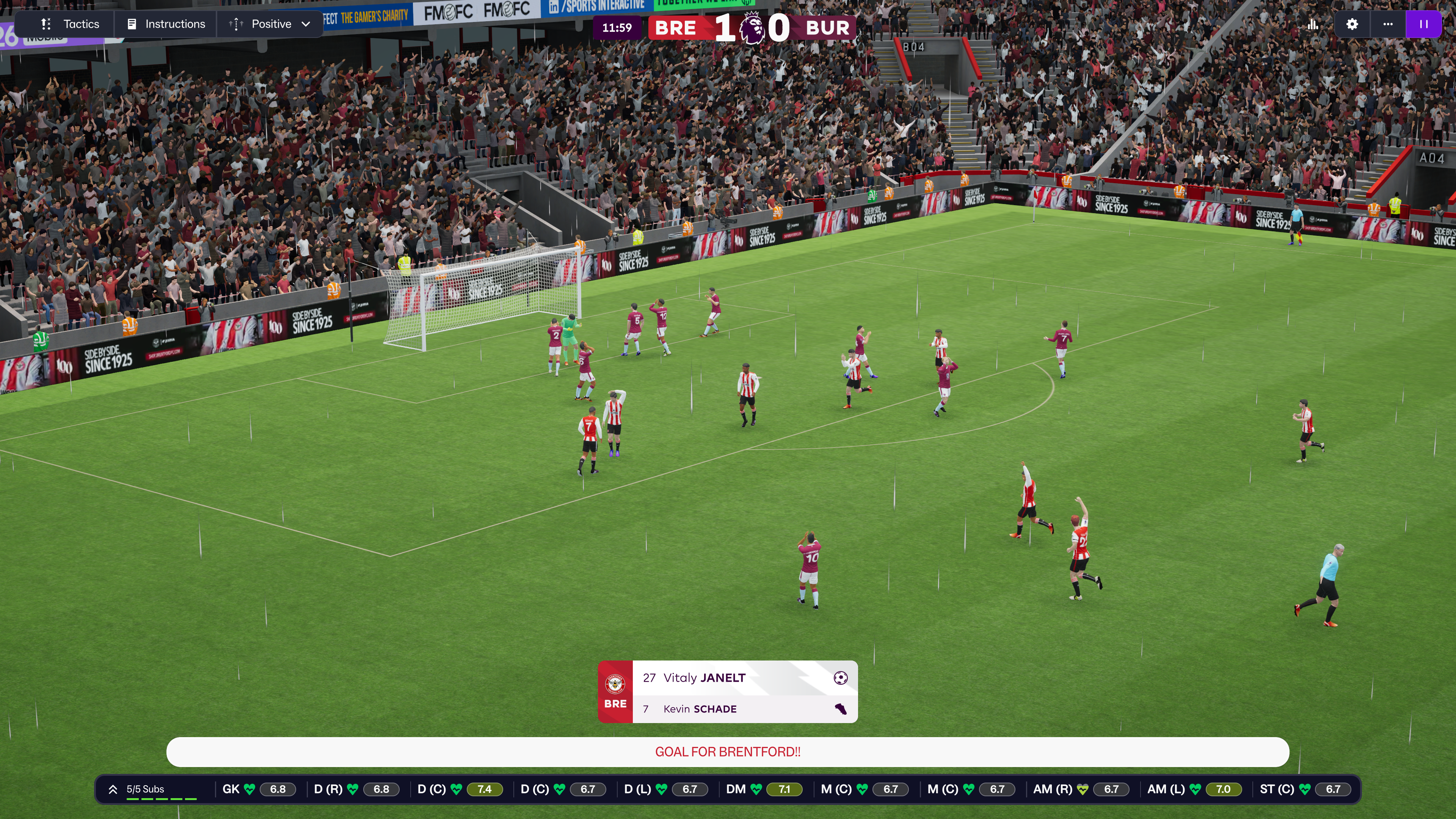Image resolution: width=1456 pixels, height=819 pixels.
Task: Select the D (R) player slot
Action: click(x=356, y=789)
